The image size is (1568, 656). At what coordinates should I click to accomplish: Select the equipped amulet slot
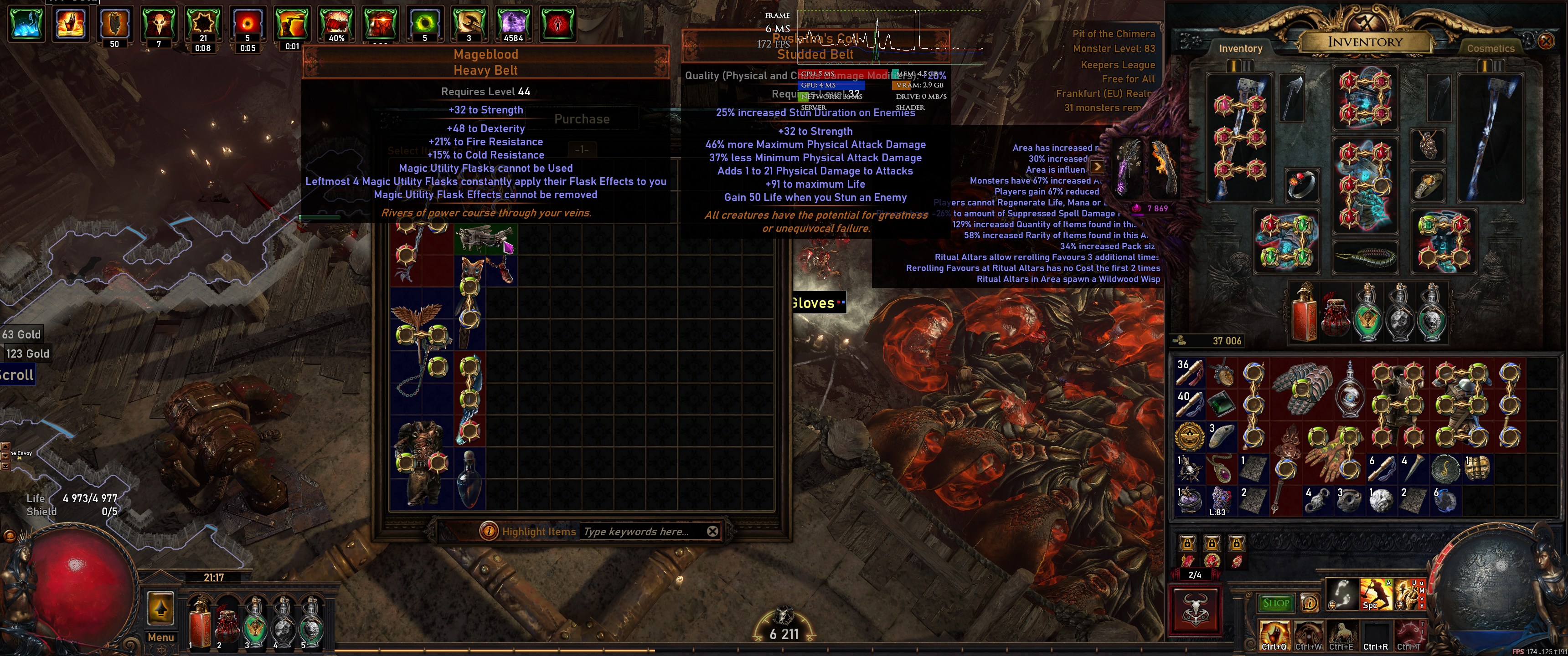[1428, 145]
